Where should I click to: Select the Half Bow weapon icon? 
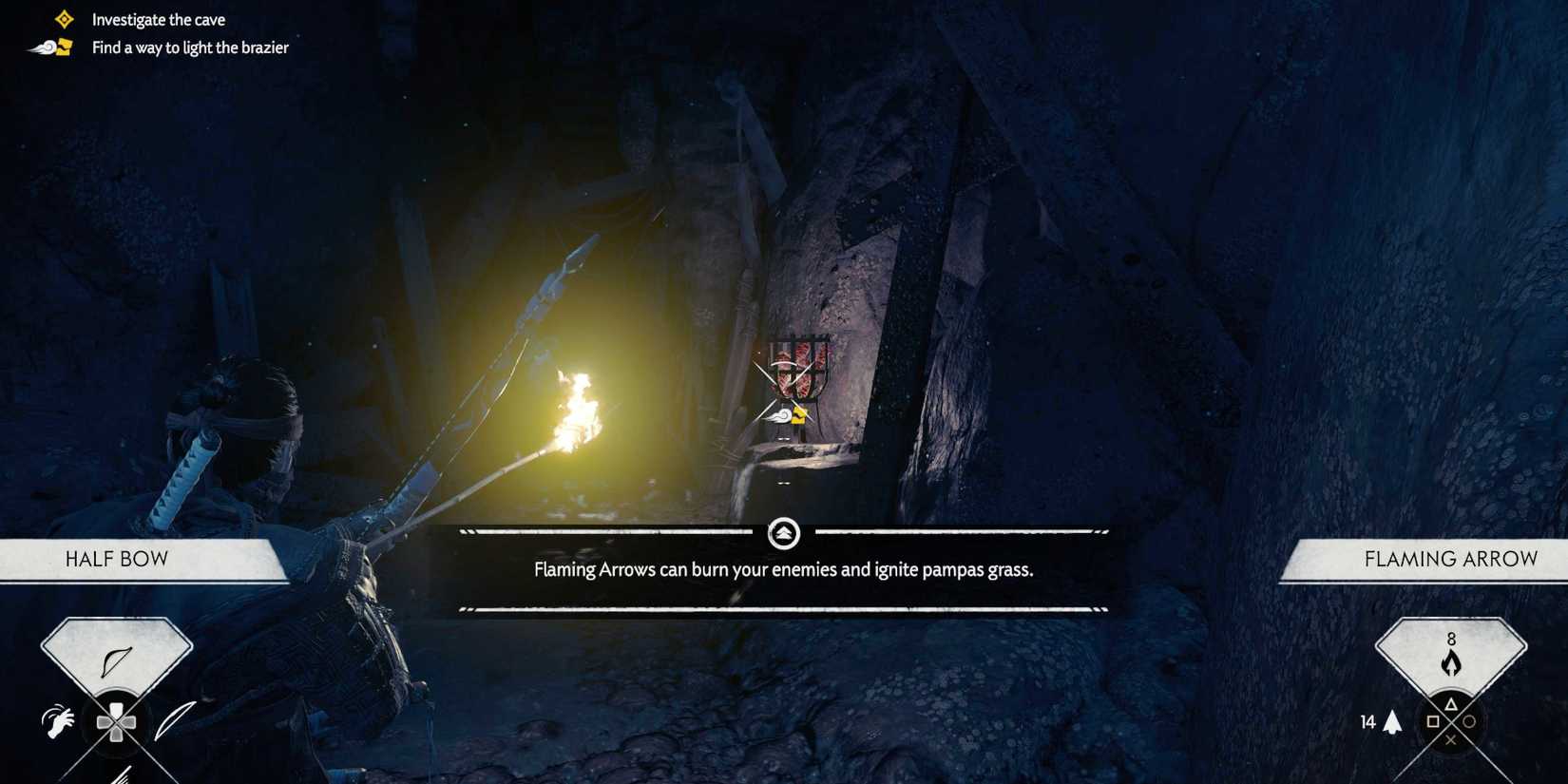(116, 661)
